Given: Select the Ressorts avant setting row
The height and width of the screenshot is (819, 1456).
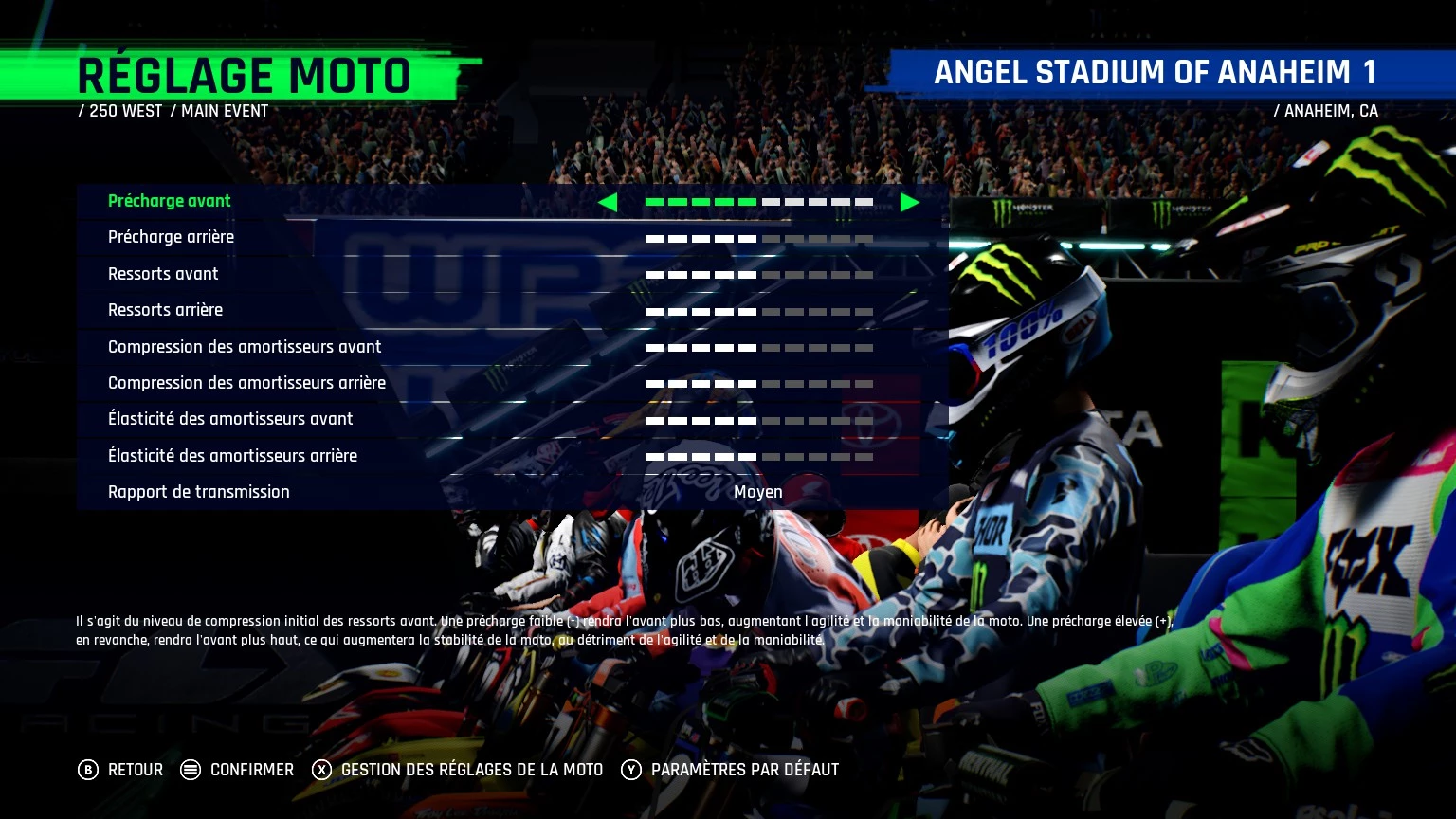Looking at the screenshot, I should tap(163, 274).
